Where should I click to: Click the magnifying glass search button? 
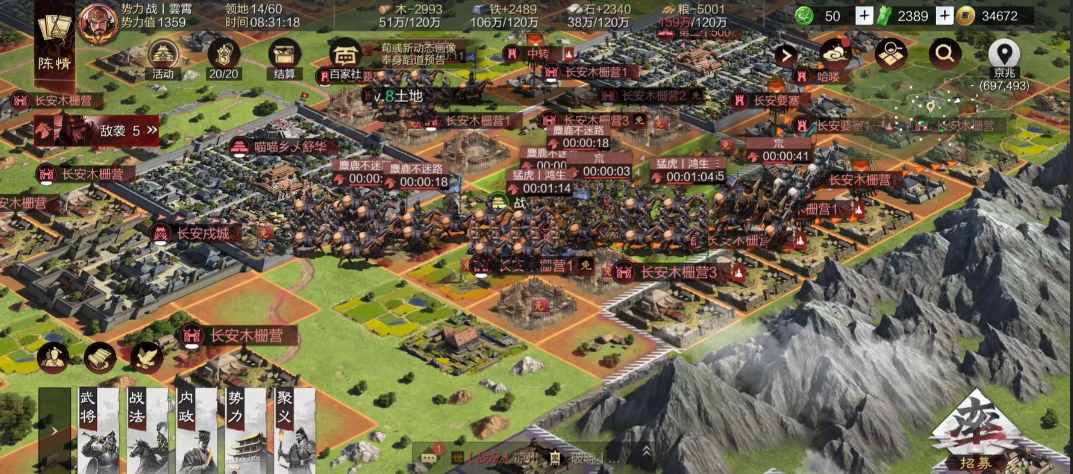pos(943,54)
